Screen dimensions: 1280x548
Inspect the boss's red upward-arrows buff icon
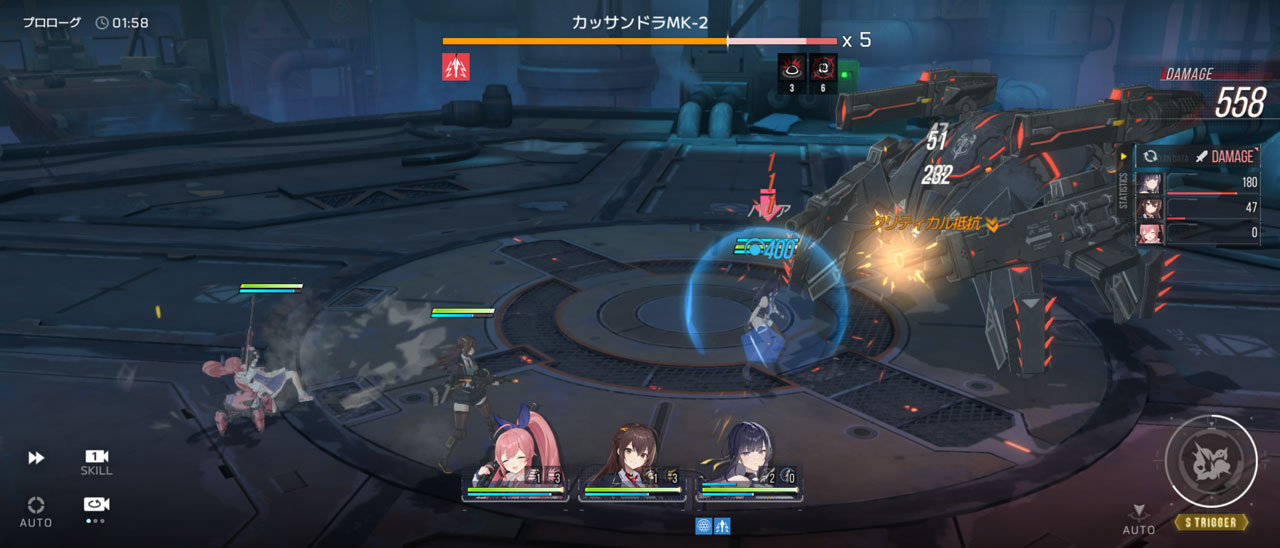[456, 67]
